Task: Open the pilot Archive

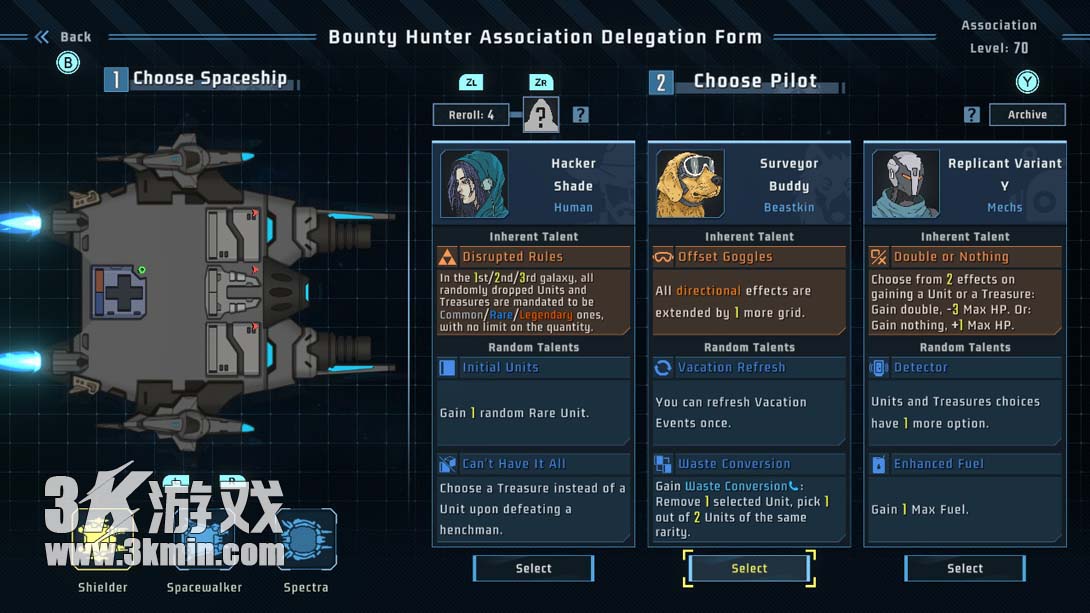Action: [x=1027, y=115]
